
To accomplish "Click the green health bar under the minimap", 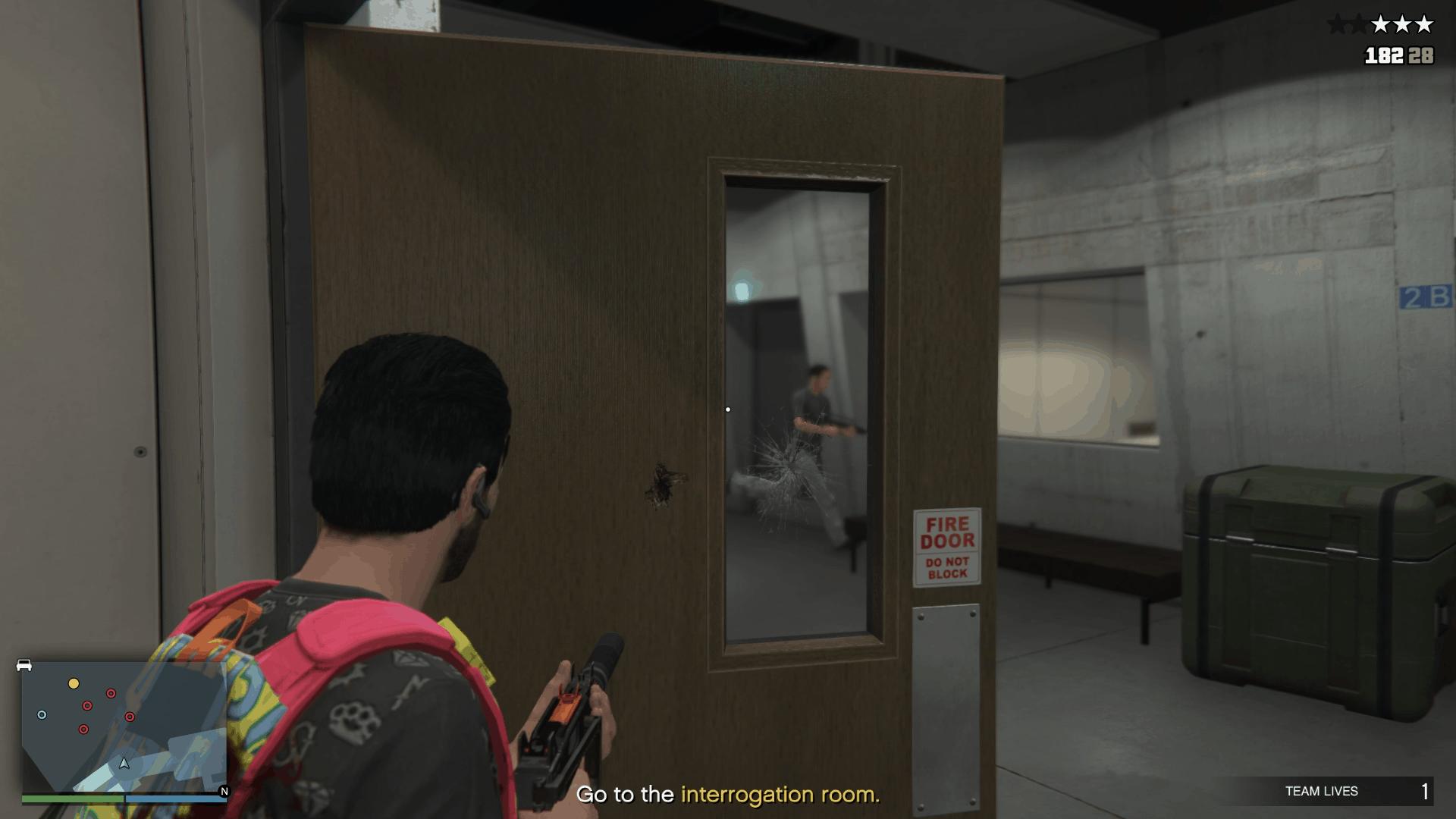I will click(72, 799).
